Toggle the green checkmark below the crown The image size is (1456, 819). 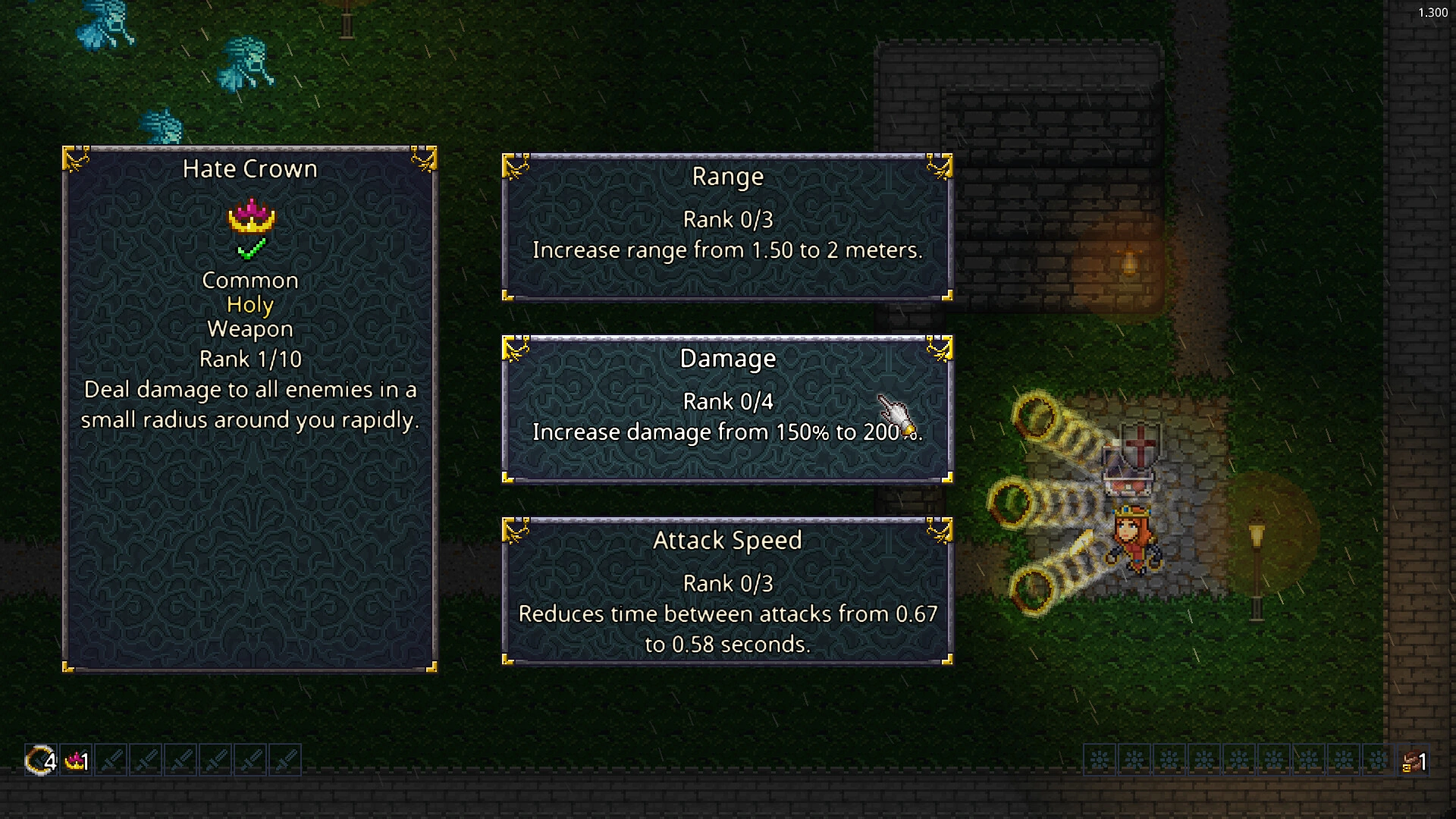[249, 252]
